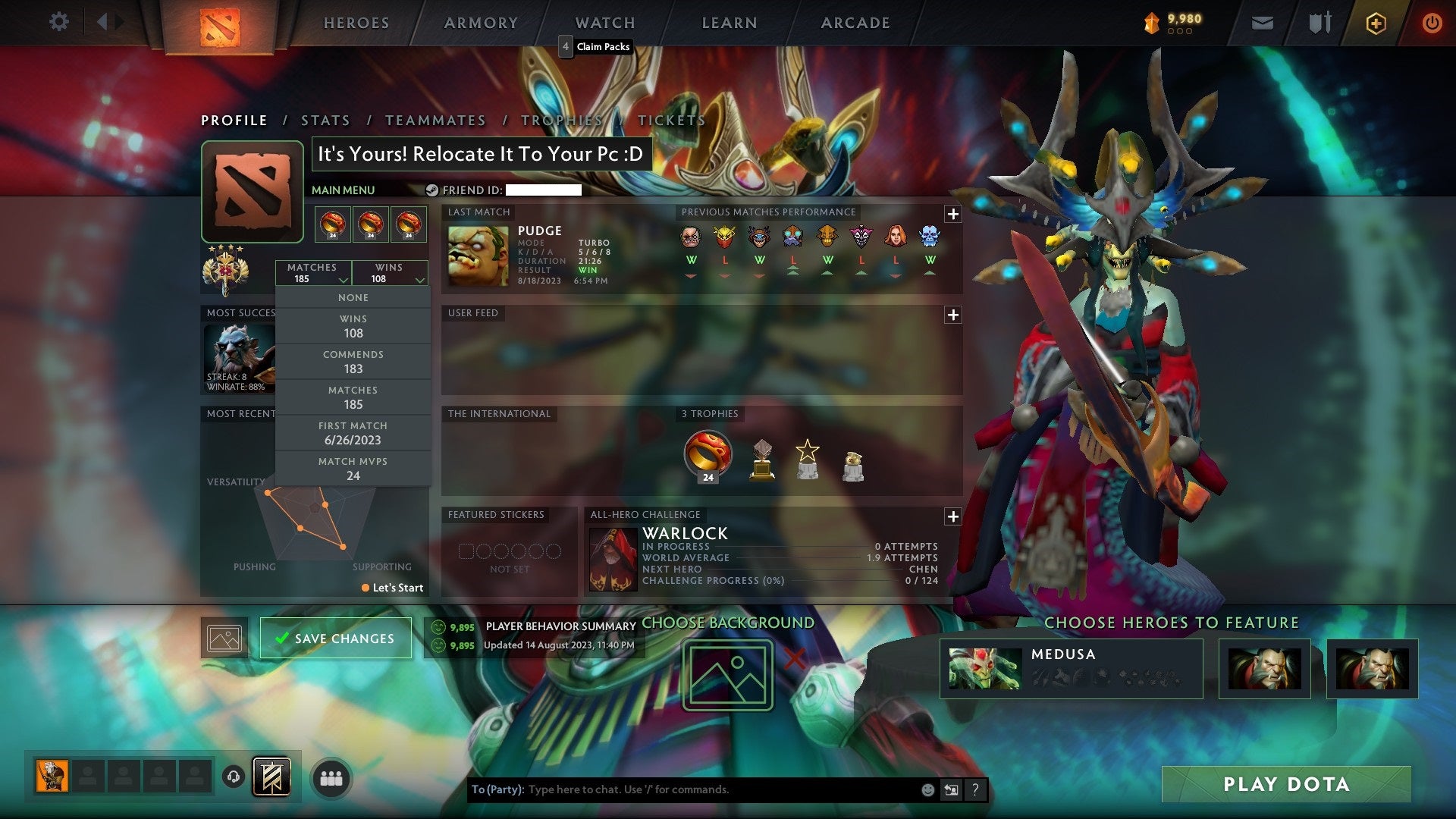
Task: Open the settings gear menu
Action: (58, 22)
